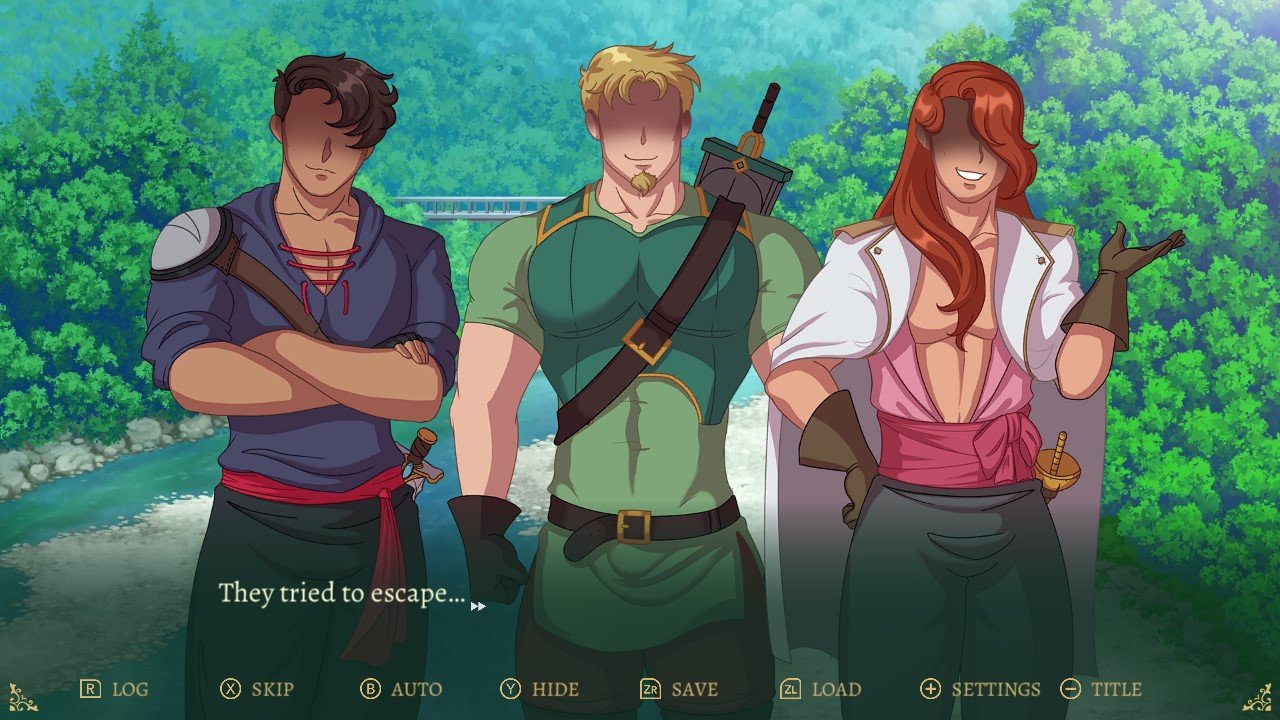Enable auto-play with the AUTO option
Screen dimensions: 1280x720
pyautogui.click(x=417, y=689)
